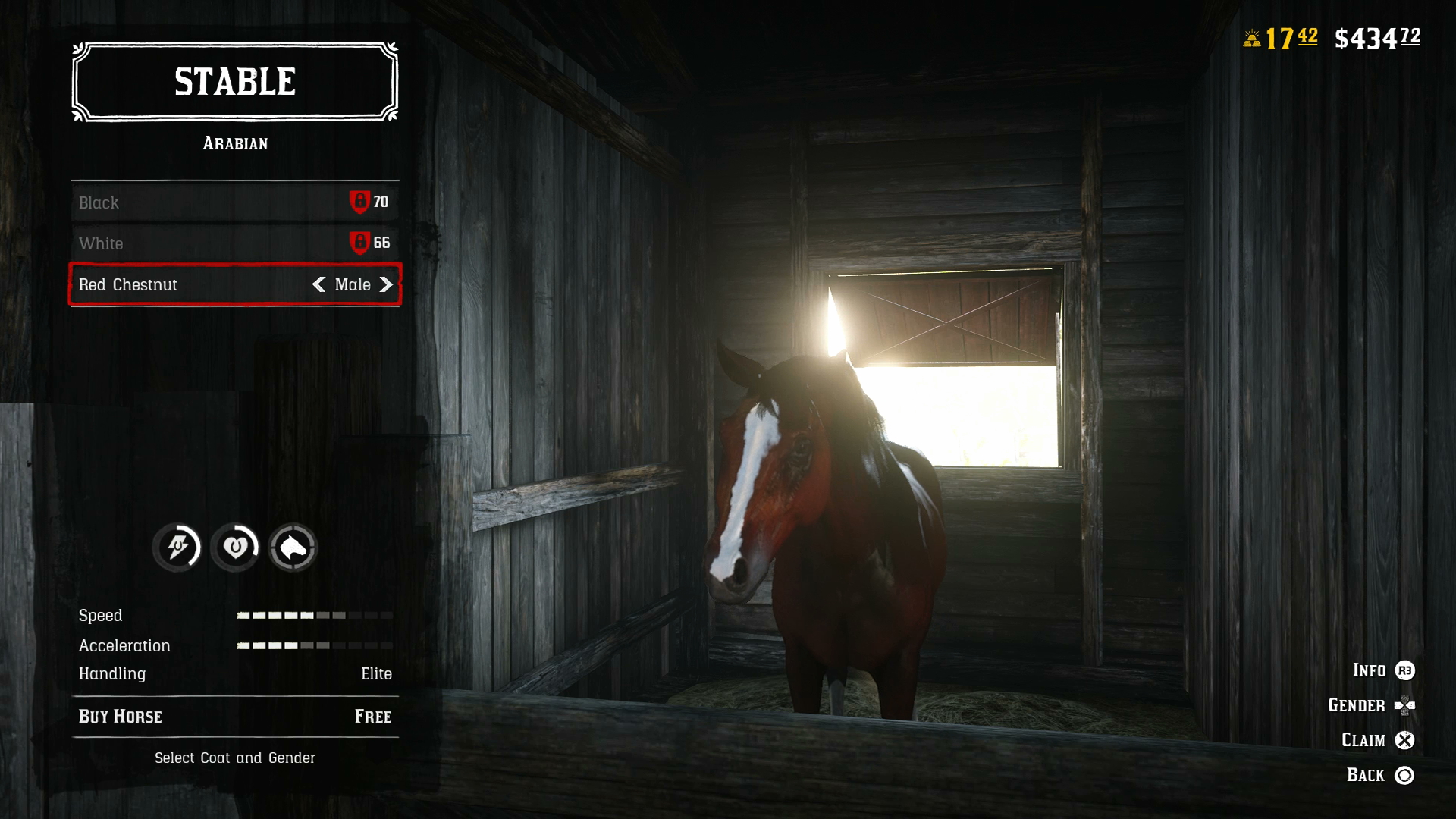Expand the Arabian breed header
Screen dimensions: 1456x819
(x=234, y=143)
